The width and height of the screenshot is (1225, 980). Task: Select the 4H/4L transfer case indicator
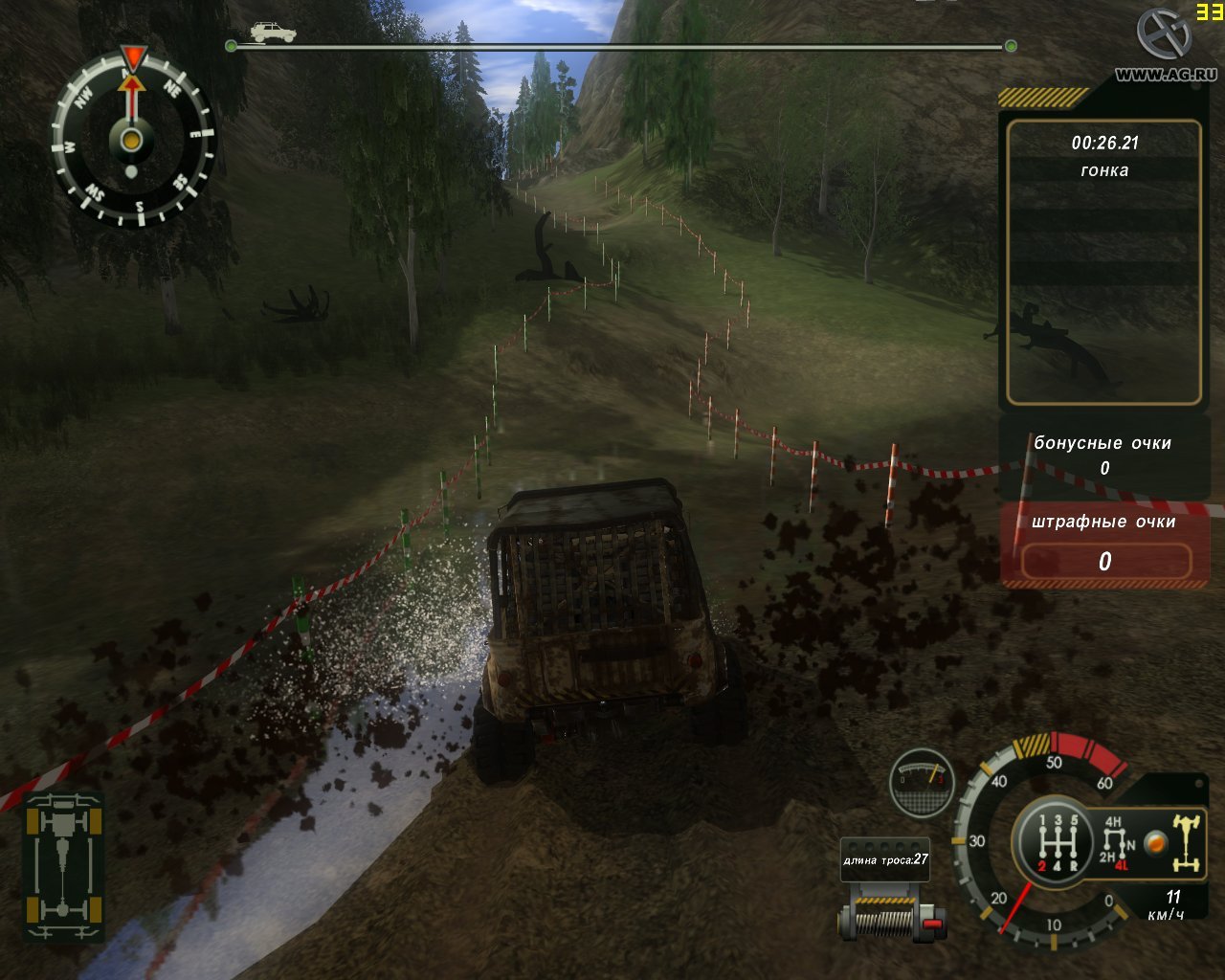point(1115,840)
